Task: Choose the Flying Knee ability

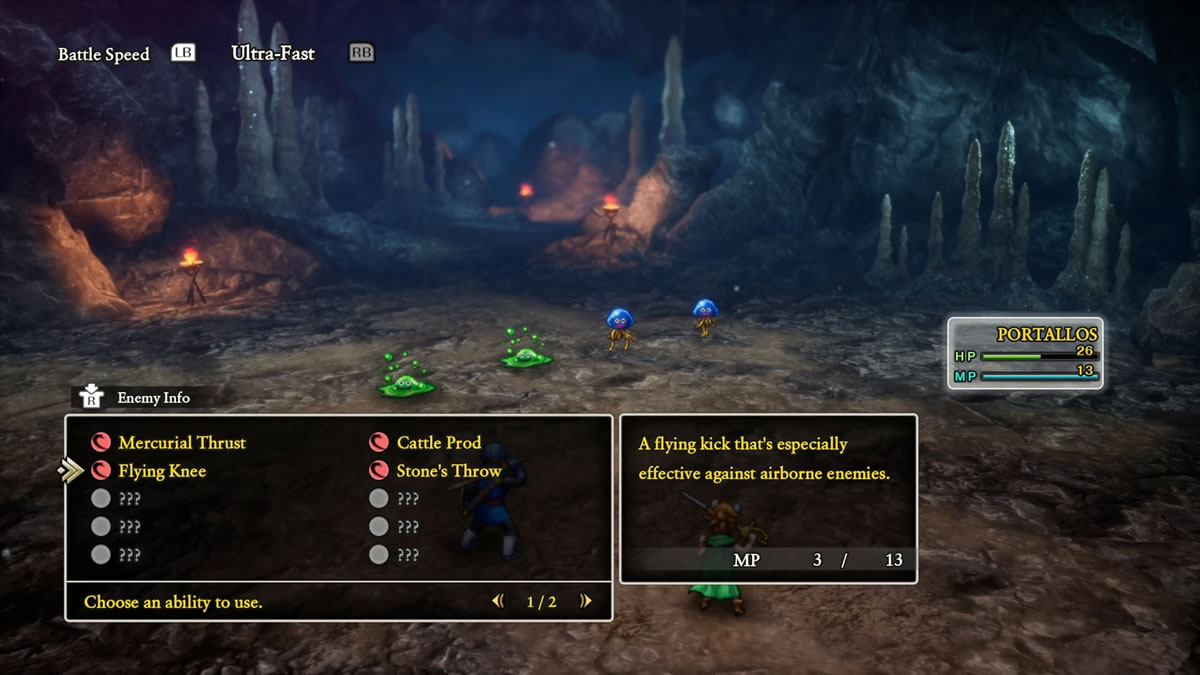Action: point(162,471)
